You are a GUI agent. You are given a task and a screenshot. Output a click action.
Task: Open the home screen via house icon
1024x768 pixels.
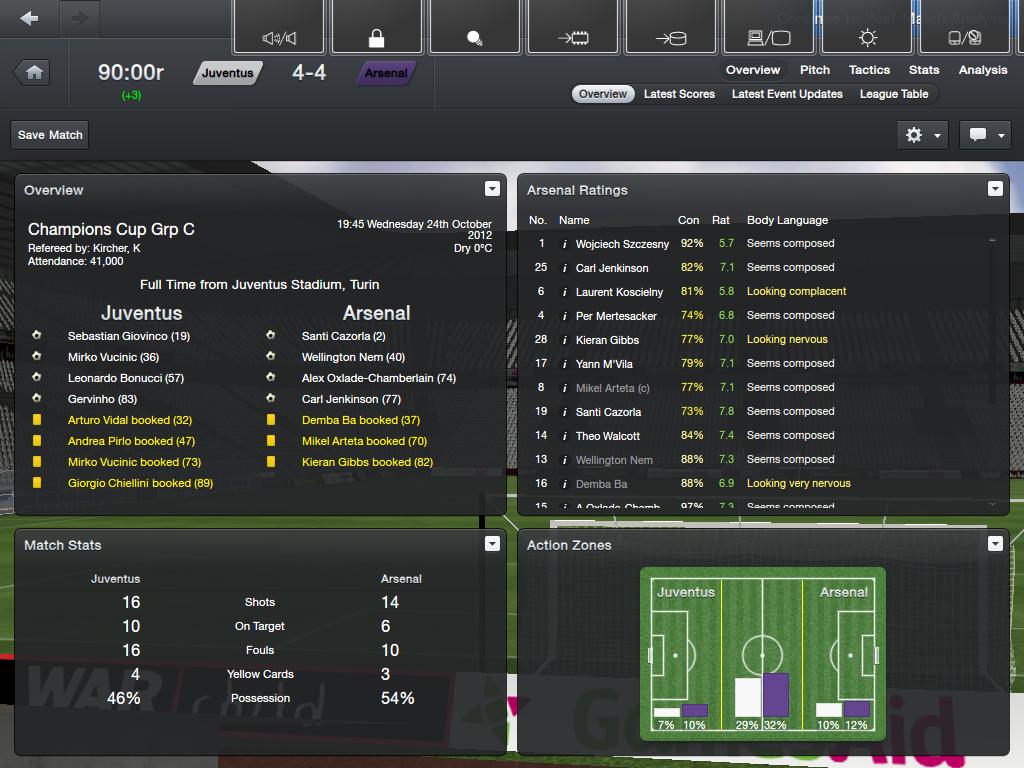[33, 73]
